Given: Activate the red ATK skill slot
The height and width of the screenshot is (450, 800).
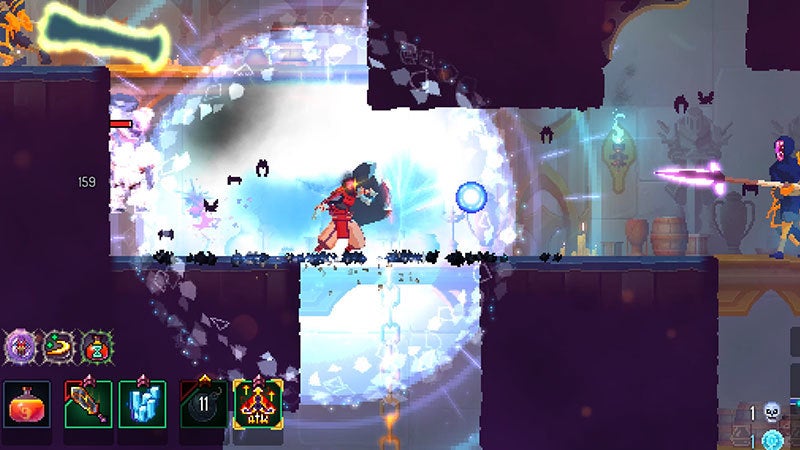Looking at the screenshot, I should (x=258, y=405).
